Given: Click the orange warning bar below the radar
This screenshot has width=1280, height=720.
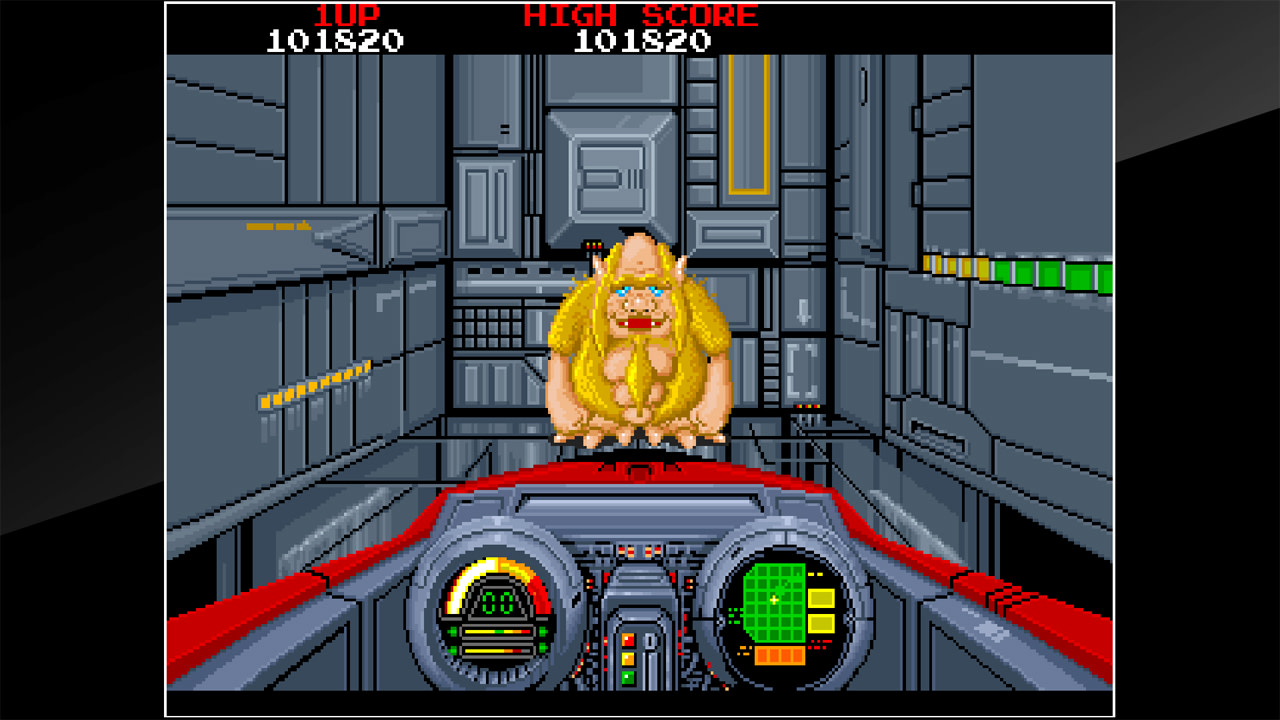Looking at the screenshot, I should pos(779,655).
